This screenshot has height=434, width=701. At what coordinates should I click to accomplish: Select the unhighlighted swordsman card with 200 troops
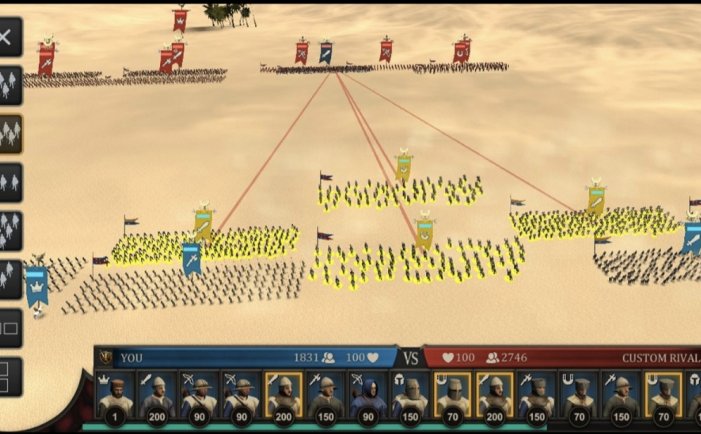(x=156, y=395)
